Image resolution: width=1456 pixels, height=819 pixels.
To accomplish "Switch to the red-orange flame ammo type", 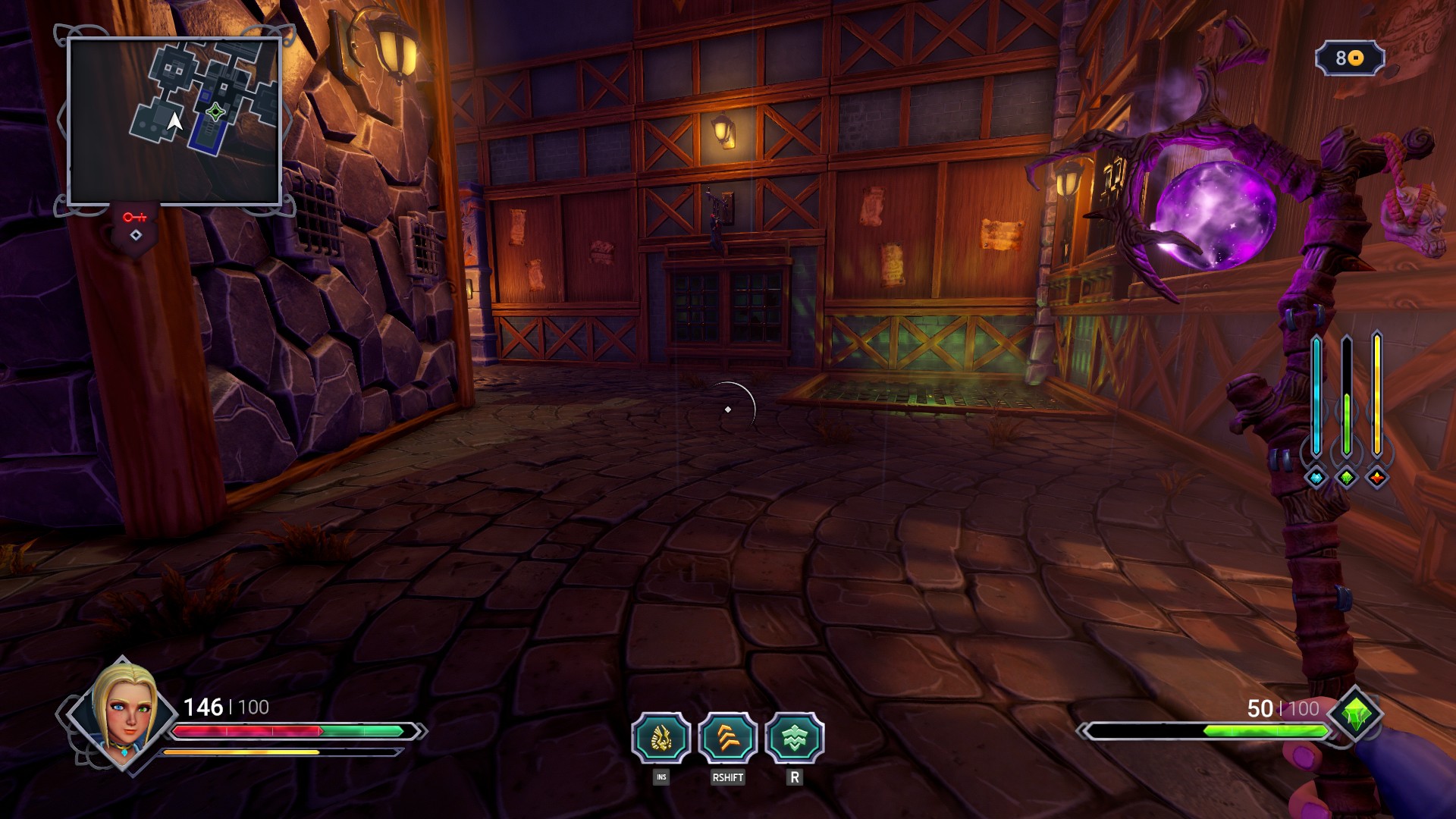I will tap(1377, 478).
